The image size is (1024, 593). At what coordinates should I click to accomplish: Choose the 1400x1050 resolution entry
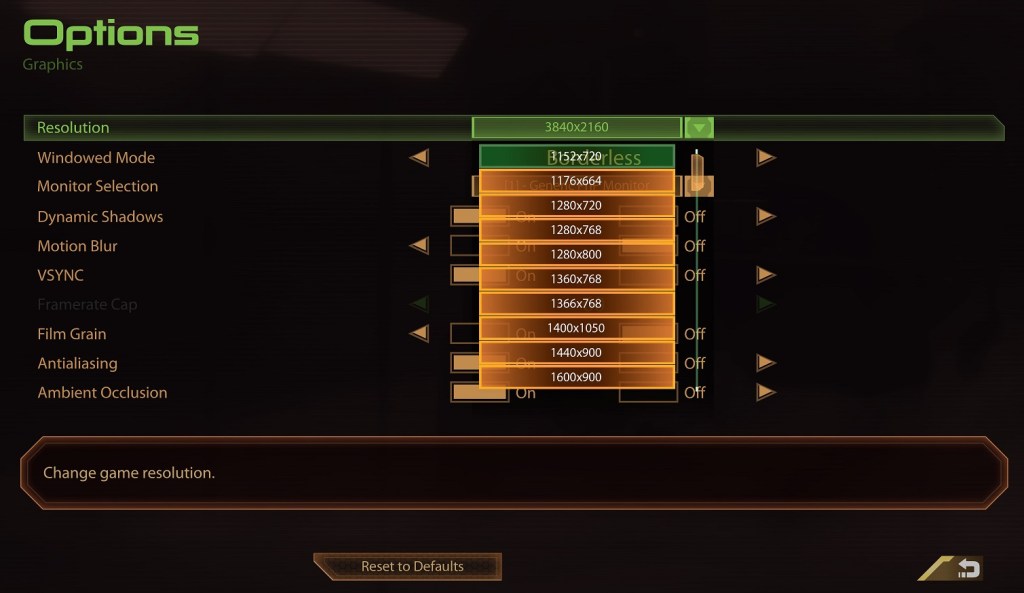pos(577,328)
